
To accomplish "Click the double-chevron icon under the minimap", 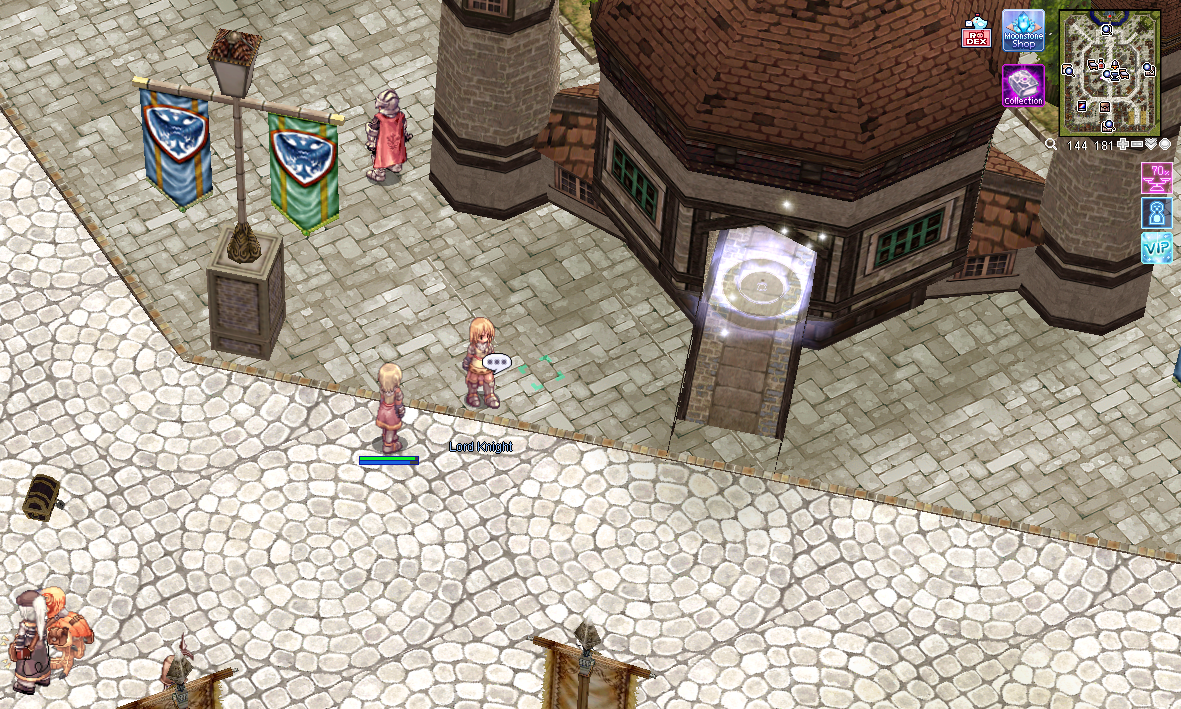I will 1151,145.
